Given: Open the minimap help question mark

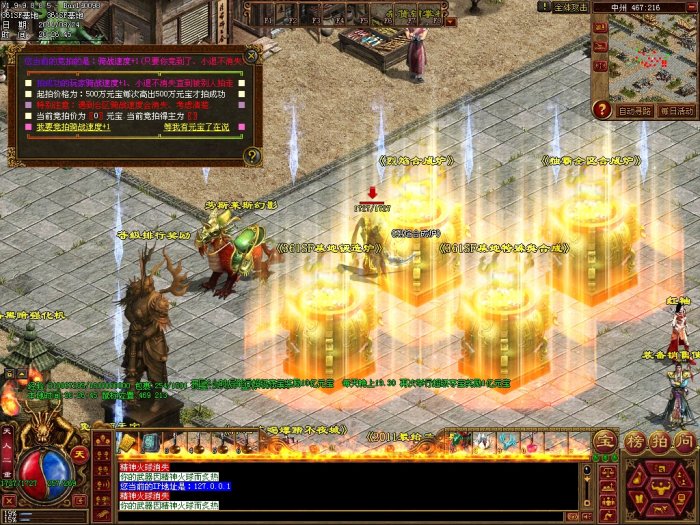Looking at the screenshot, I should [602, 109].
